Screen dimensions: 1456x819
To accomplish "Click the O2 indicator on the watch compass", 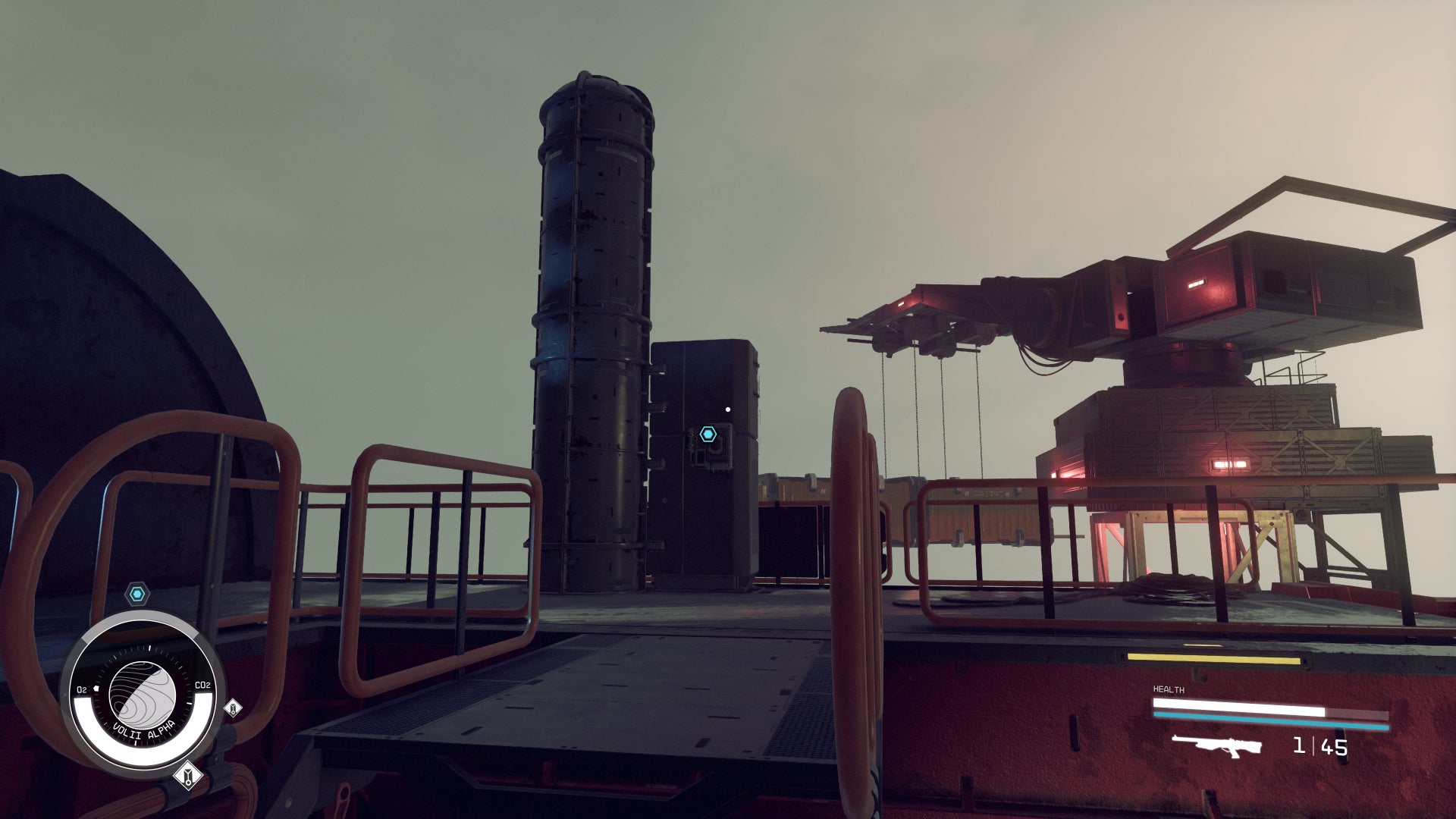I will click(81, 689).
